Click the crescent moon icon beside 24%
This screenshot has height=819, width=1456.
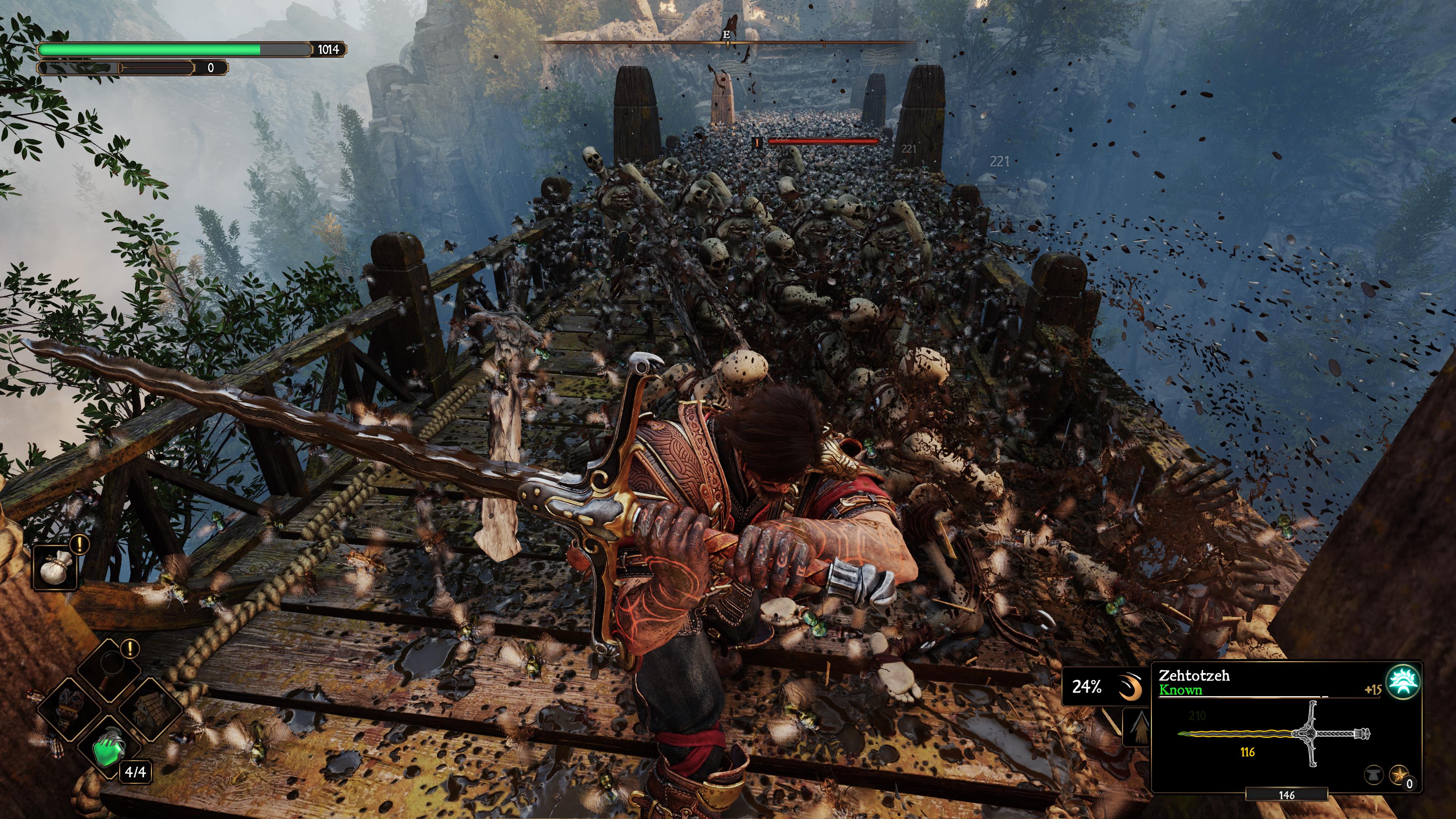point(1130,687)
